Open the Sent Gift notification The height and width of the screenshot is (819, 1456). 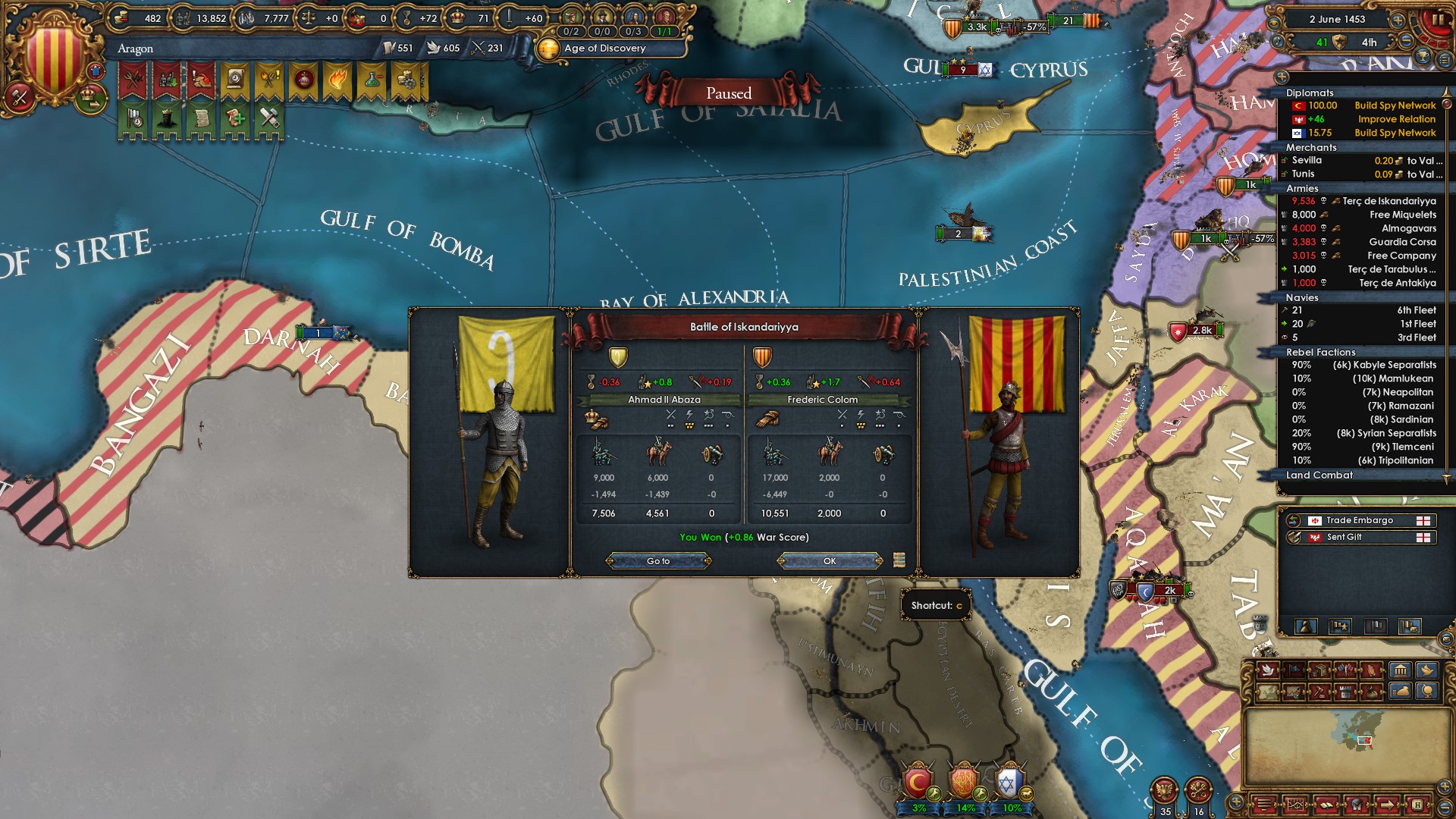pyautogui.click(x=1344, y=537)
